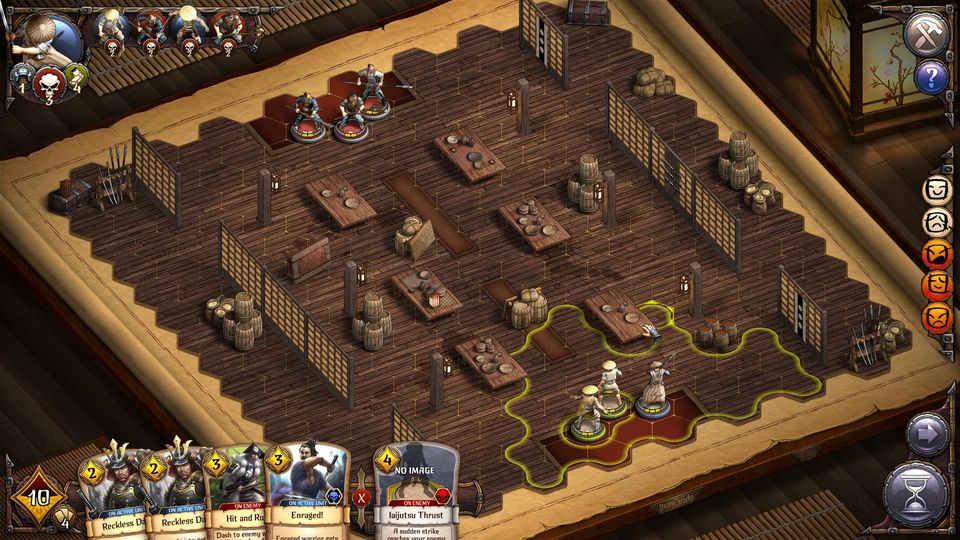
Task: Cancel with the red X button
Action: 362,496
